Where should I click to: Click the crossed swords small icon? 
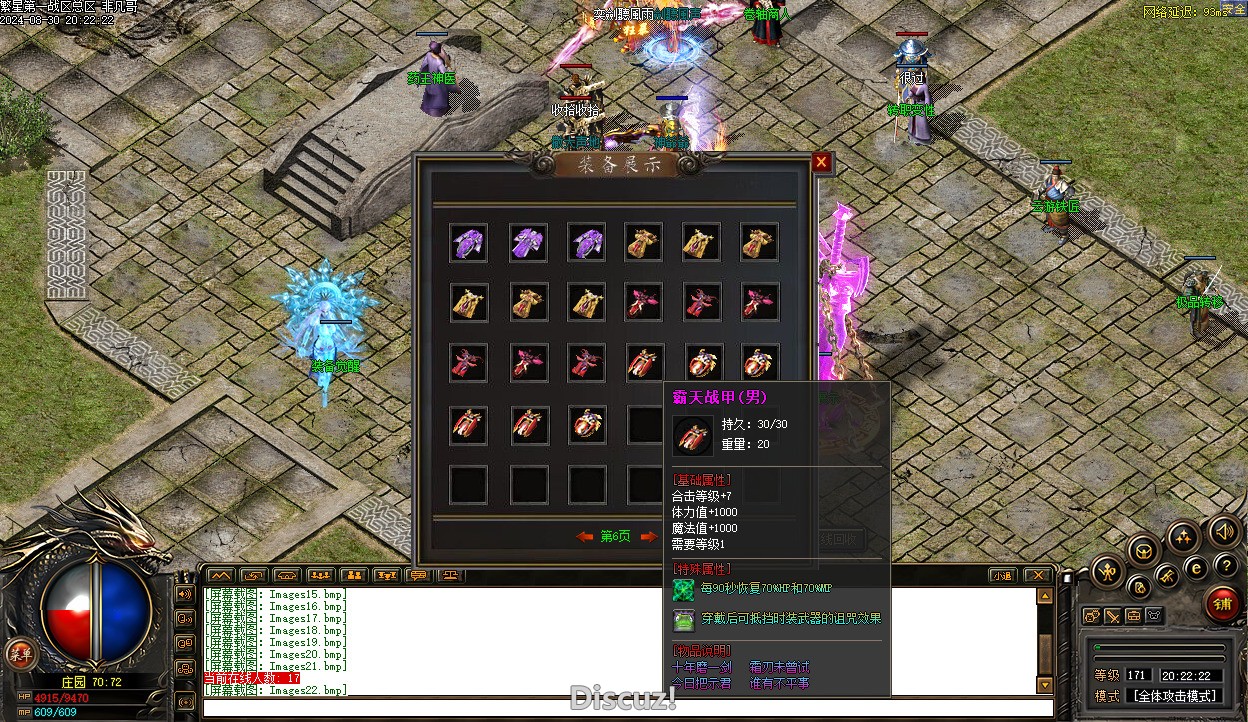(1112, 616)
